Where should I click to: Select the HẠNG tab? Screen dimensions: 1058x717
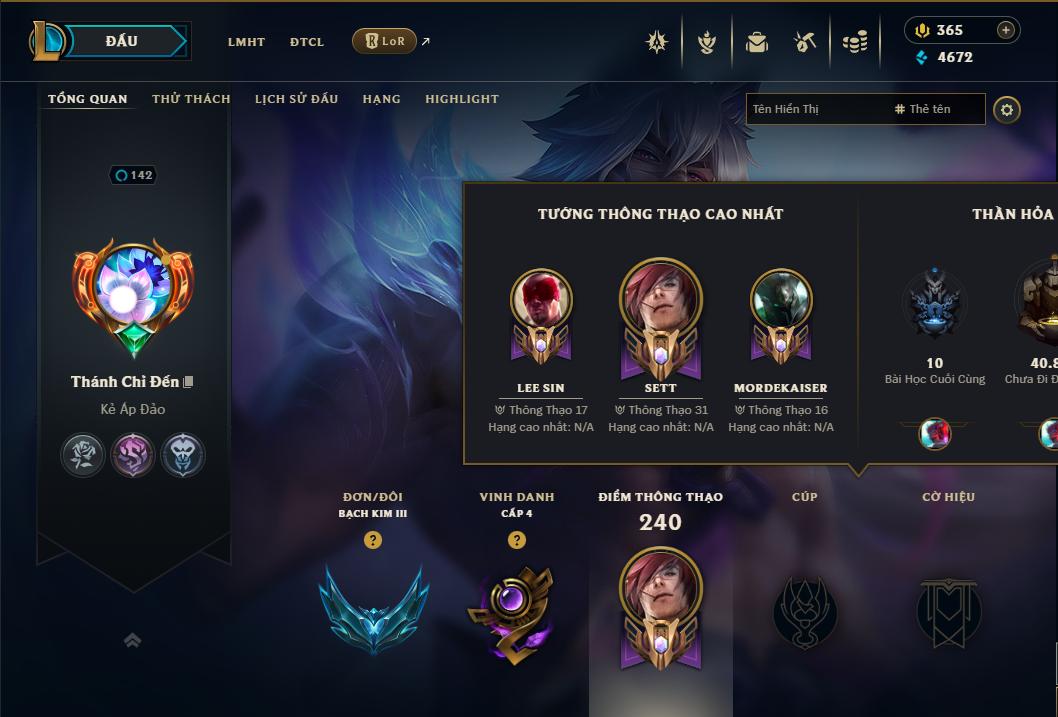[x=381, y=99]
